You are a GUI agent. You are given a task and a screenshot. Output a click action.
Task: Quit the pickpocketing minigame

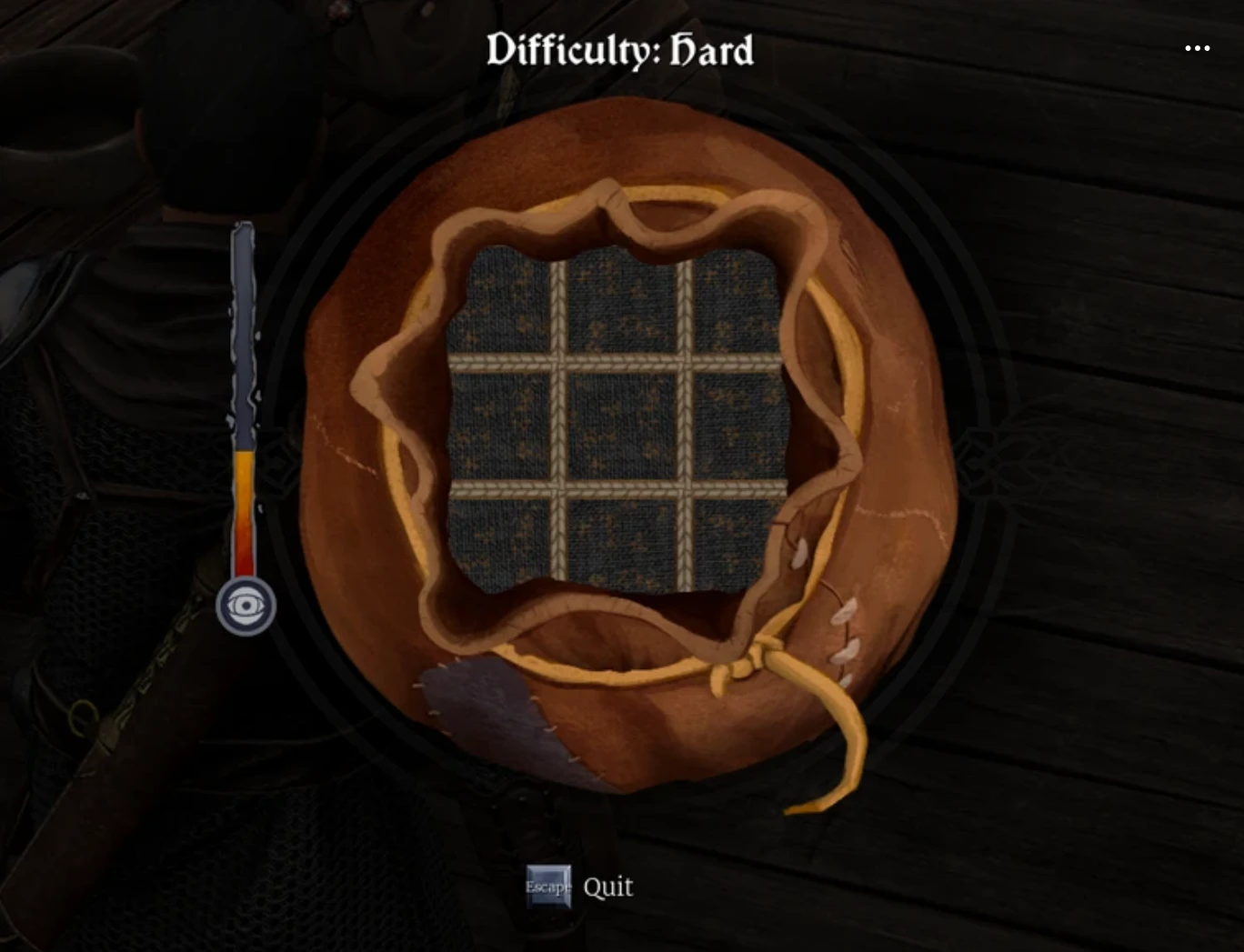point(607,887)
